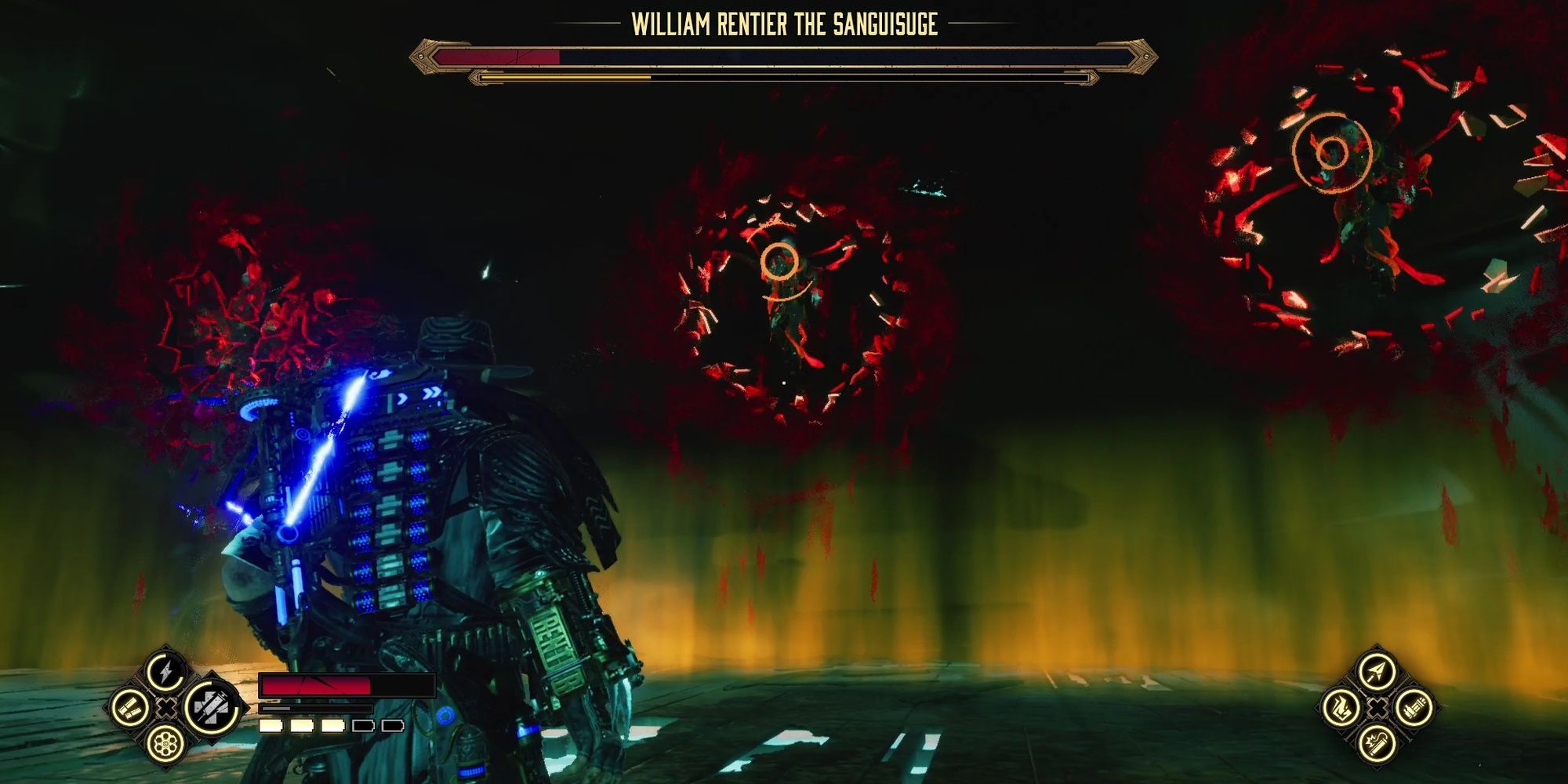
Task: Select the flamethrower ability icon
Action: pos(1341,708)
